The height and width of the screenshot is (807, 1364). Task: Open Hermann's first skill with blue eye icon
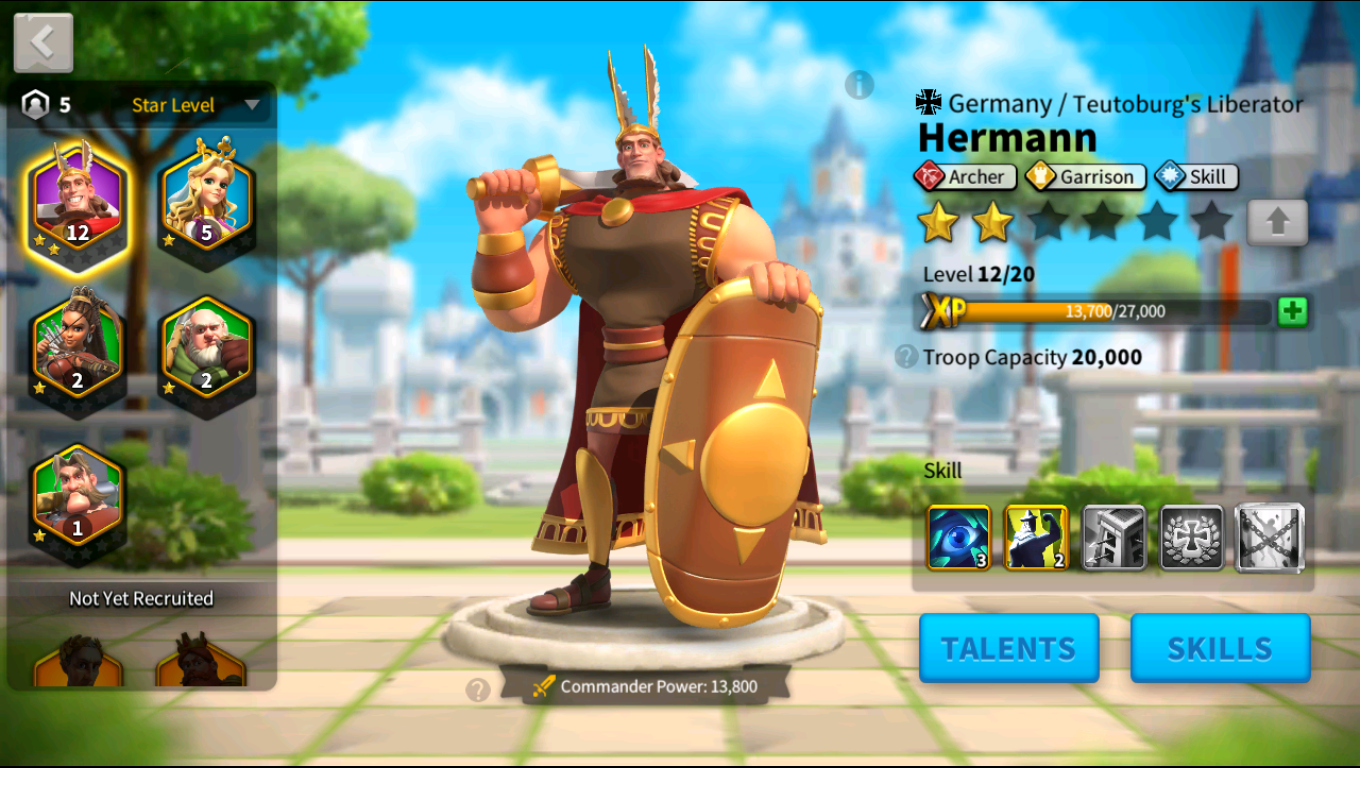[x=957, y=538]
